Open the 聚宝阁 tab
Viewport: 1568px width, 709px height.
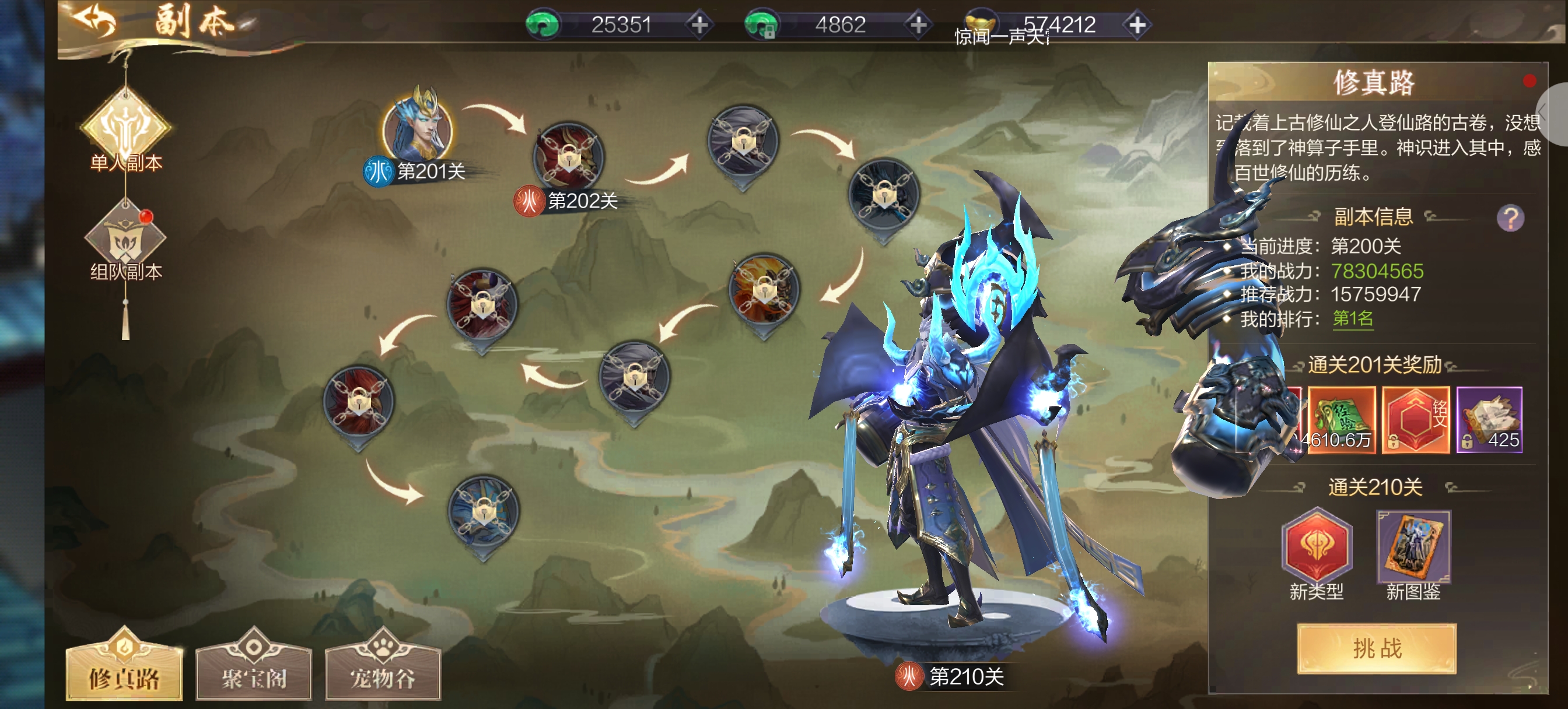pyautogui.click(x=254, y=672)
